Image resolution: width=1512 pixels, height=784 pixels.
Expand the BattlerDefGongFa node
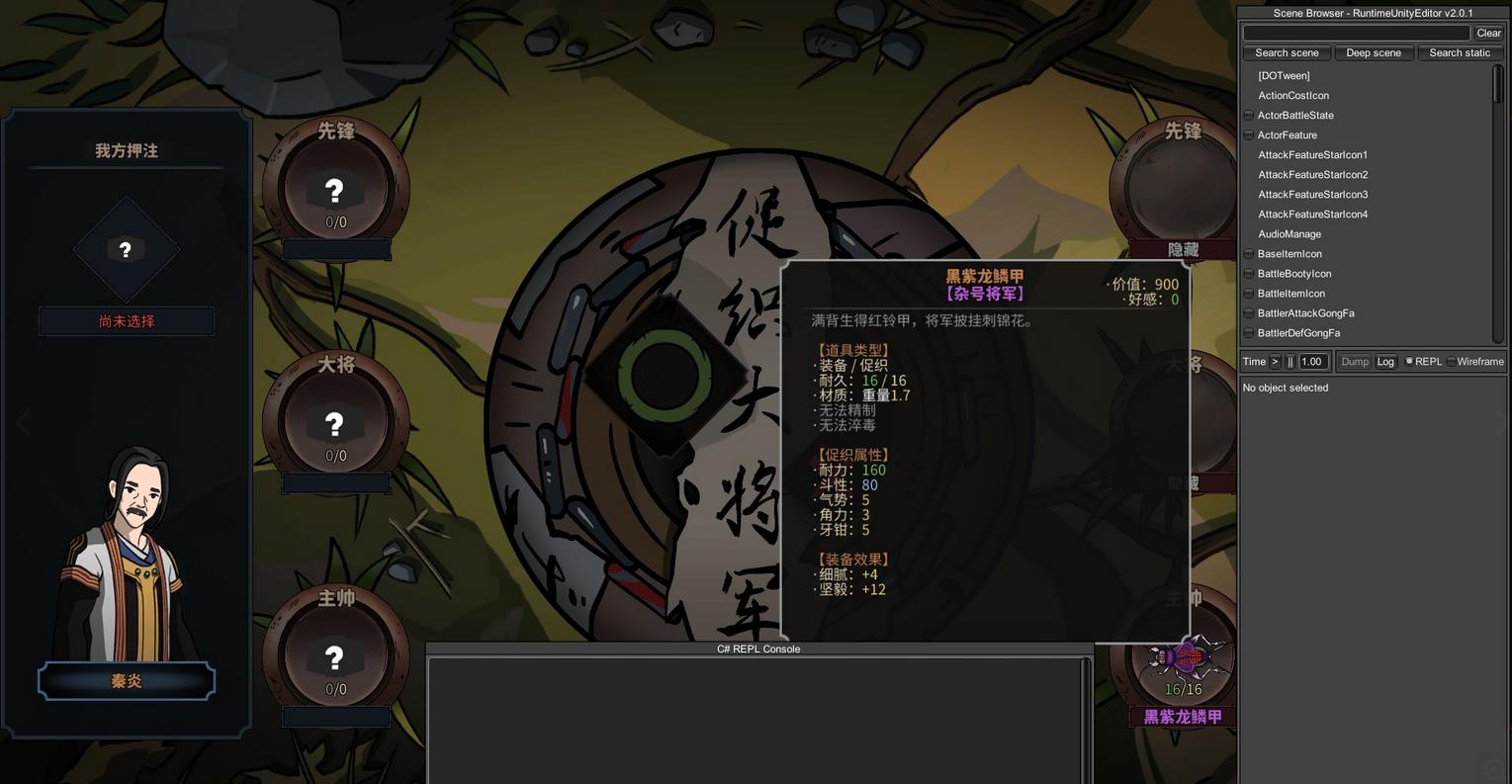click(1248, 332)
